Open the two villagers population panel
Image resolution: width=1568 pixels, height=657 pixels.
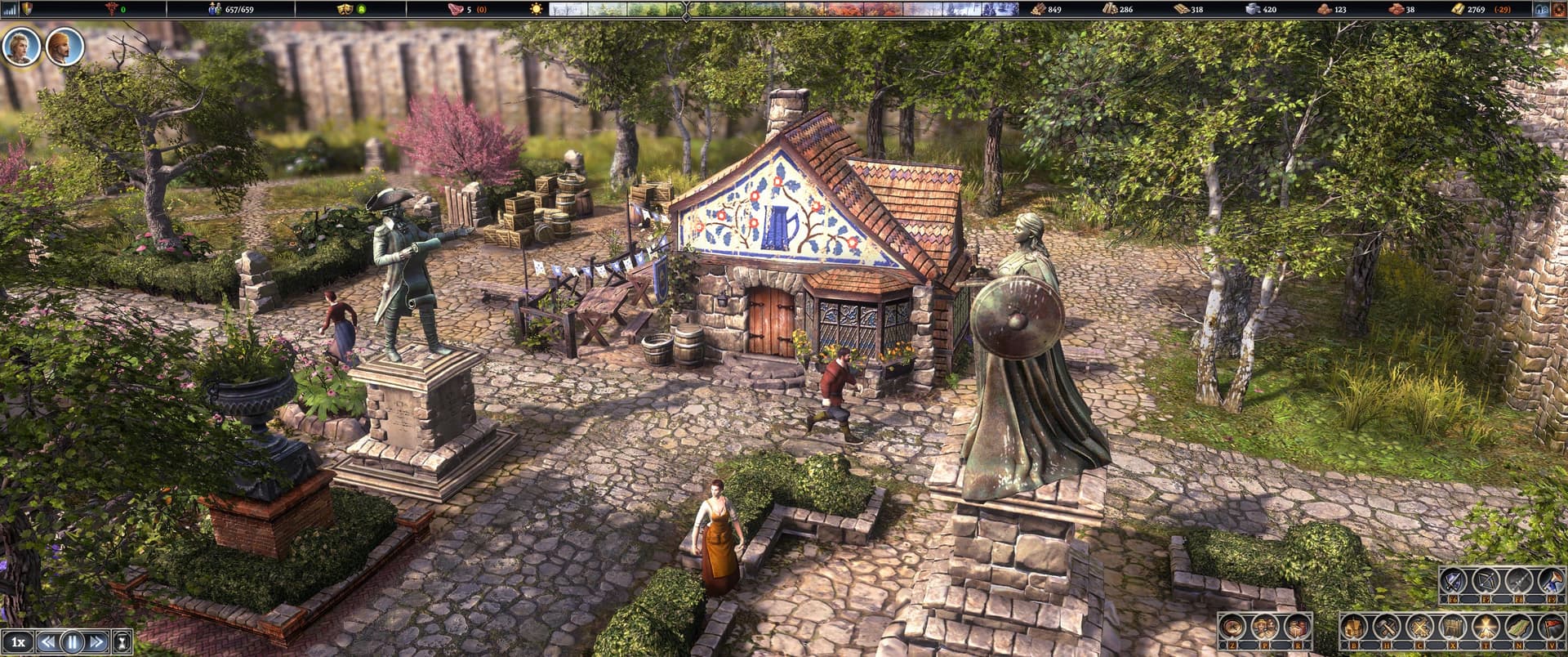tap(1266, 628)
